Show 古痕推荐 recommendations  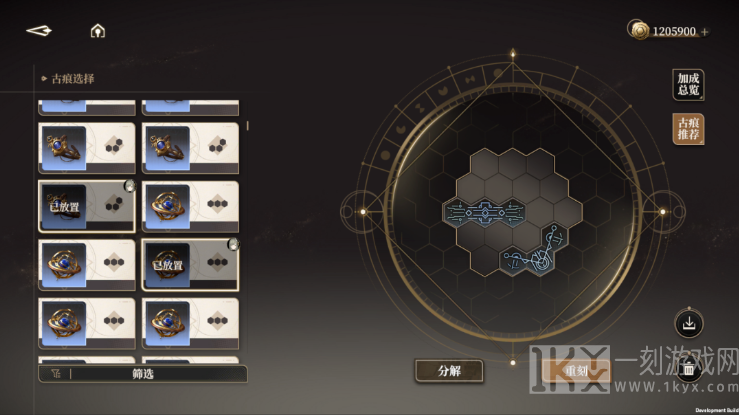(688, 129)
